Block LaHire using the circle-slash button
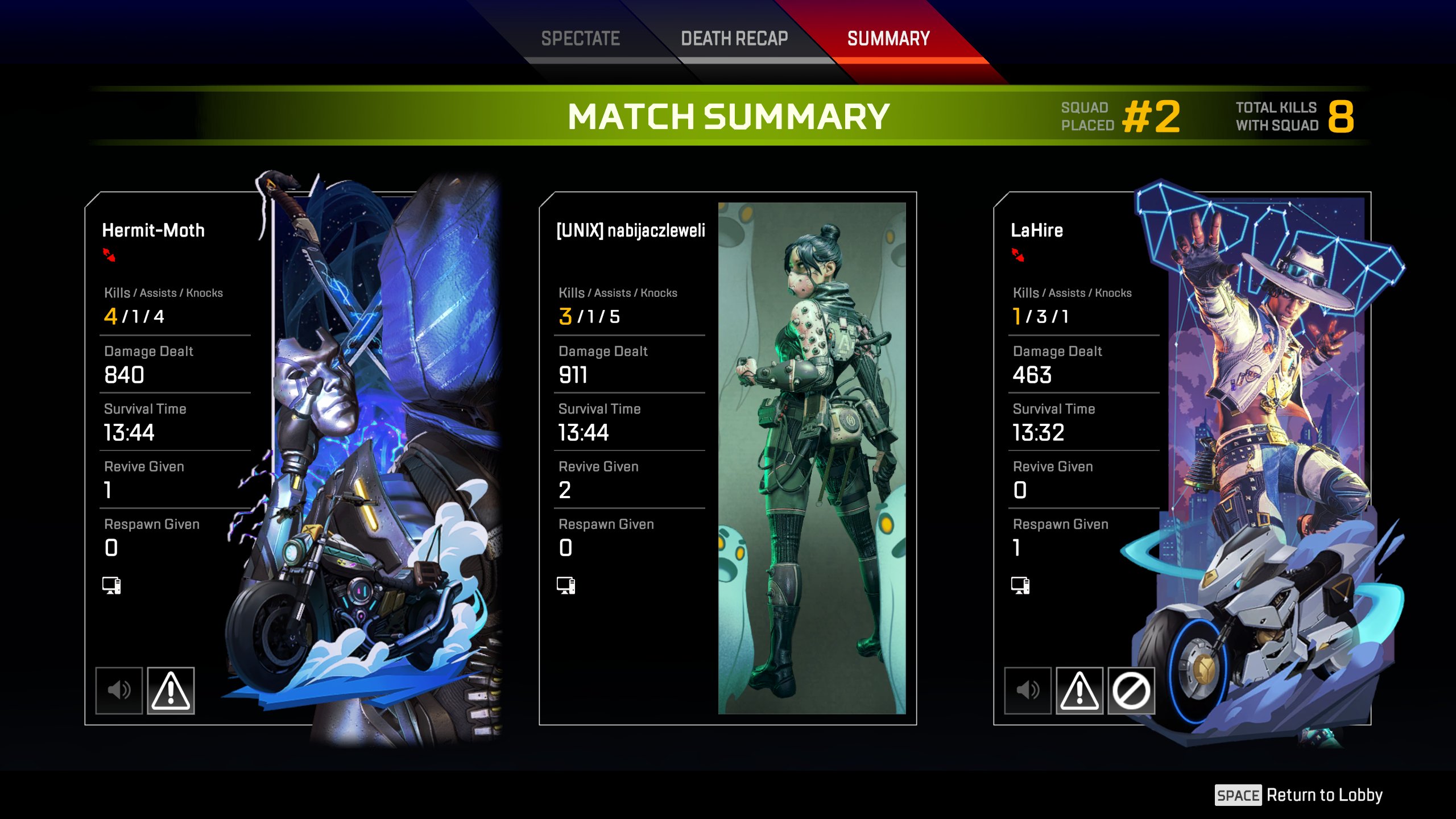Image resolution: width=1456 pixels, height=819 pixels. [1131, 690]
